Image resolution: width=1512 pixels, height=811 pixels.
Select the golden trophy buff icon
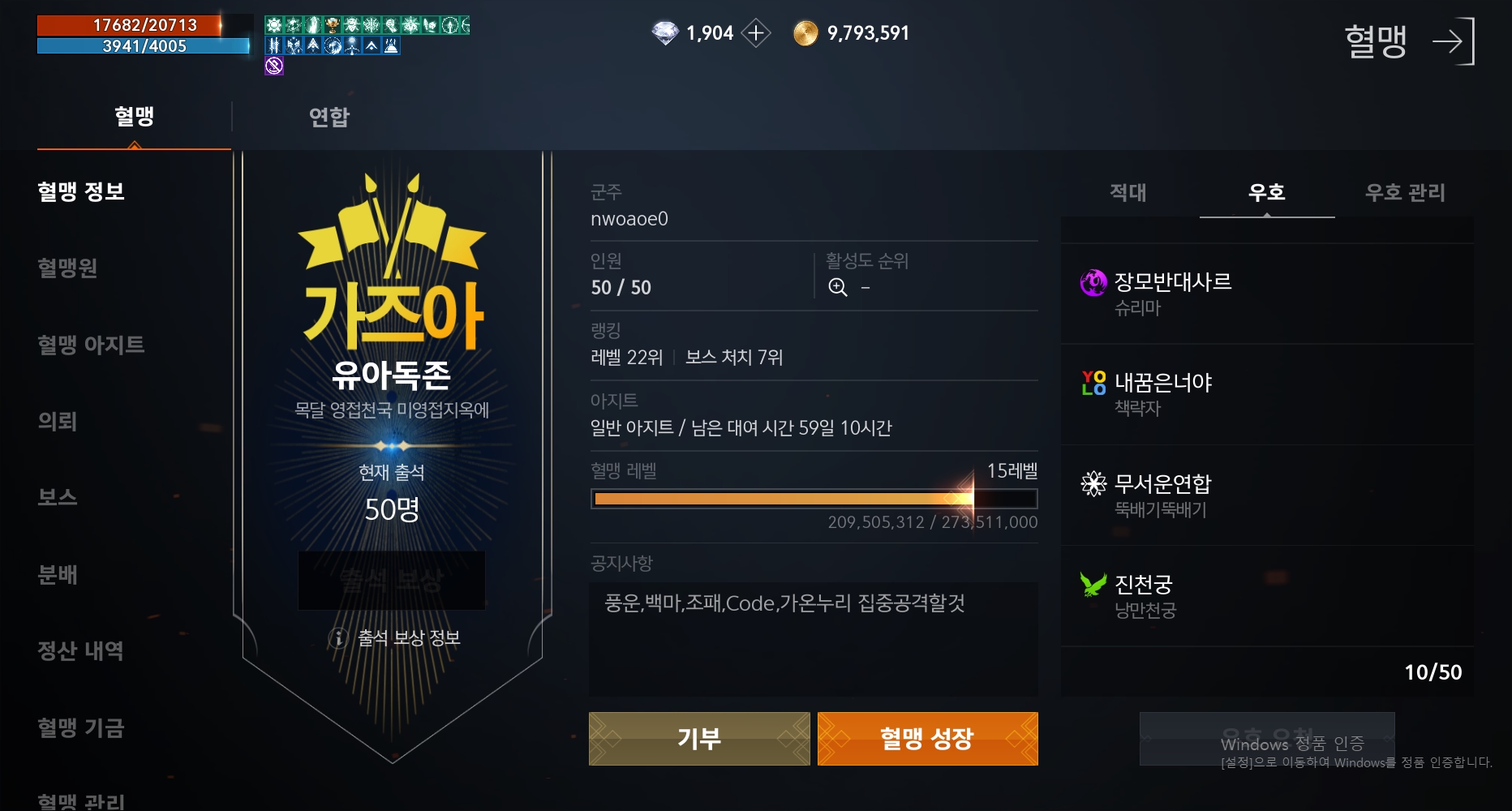tap(331, 25)
